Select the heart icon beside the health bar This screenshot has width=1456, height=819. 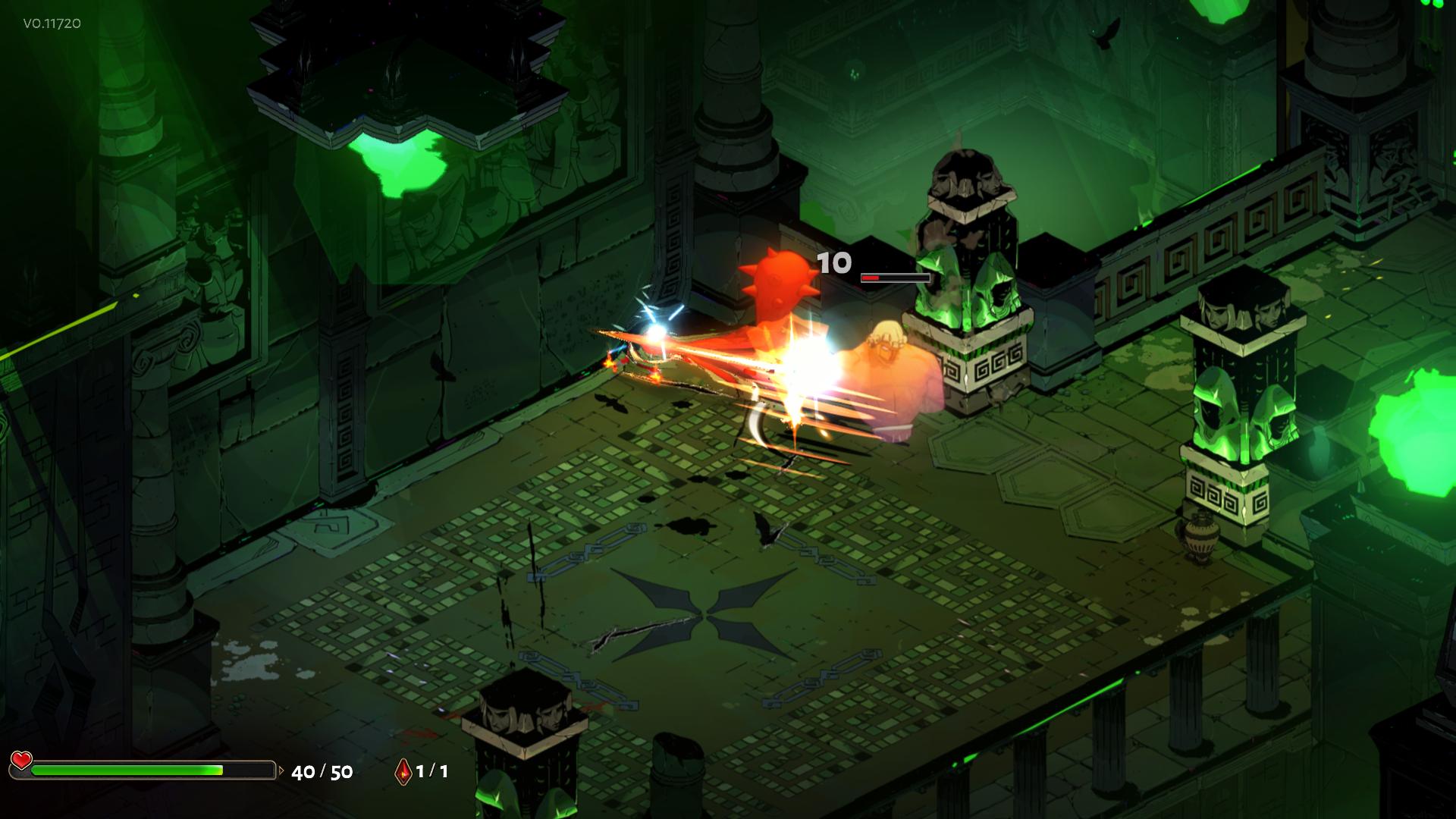tap(21, 761)
